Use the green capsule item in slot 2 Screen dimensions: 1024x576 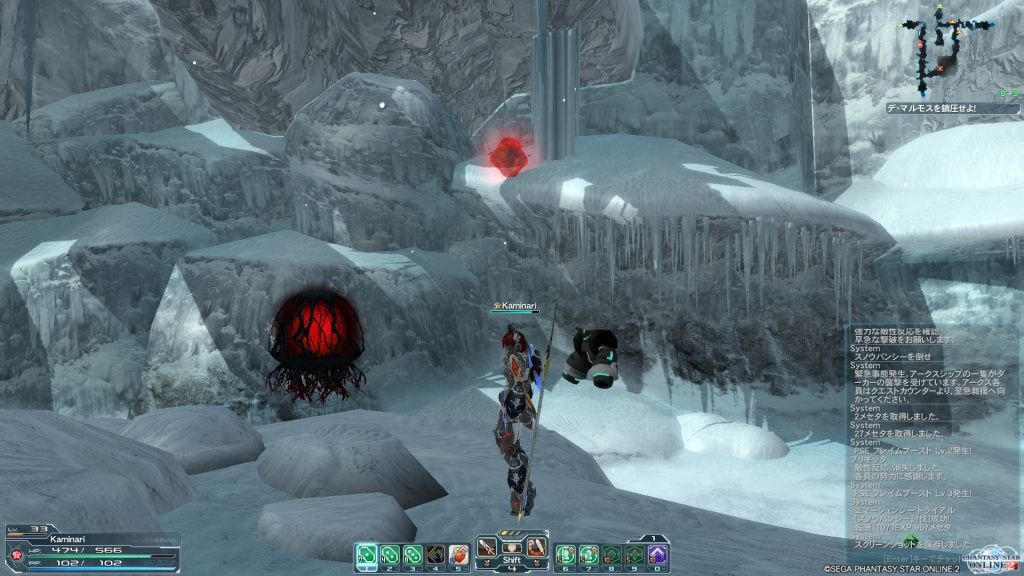tap(389, 554)
